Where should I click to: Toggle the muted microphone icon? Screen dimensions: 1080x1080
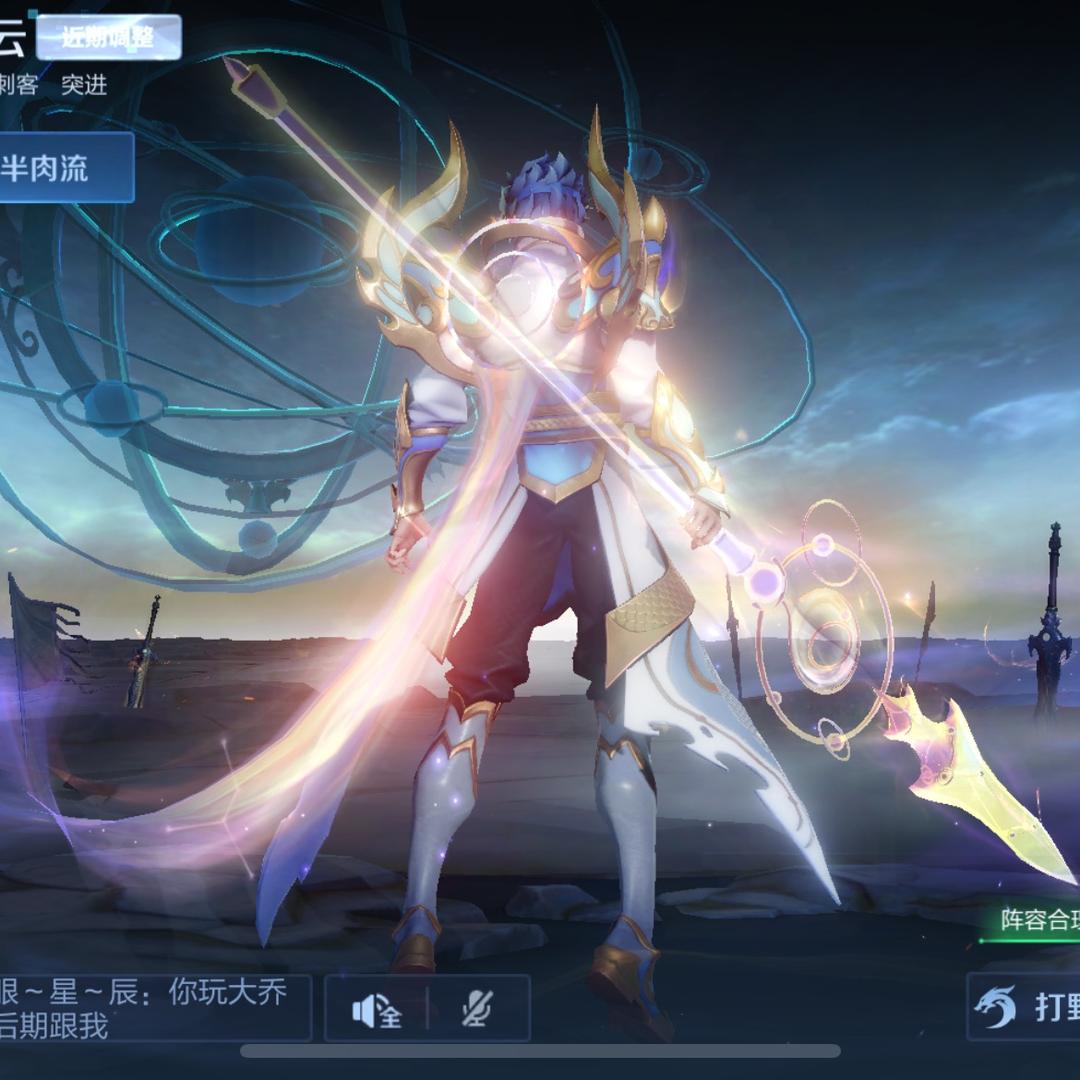(477, 1010)
